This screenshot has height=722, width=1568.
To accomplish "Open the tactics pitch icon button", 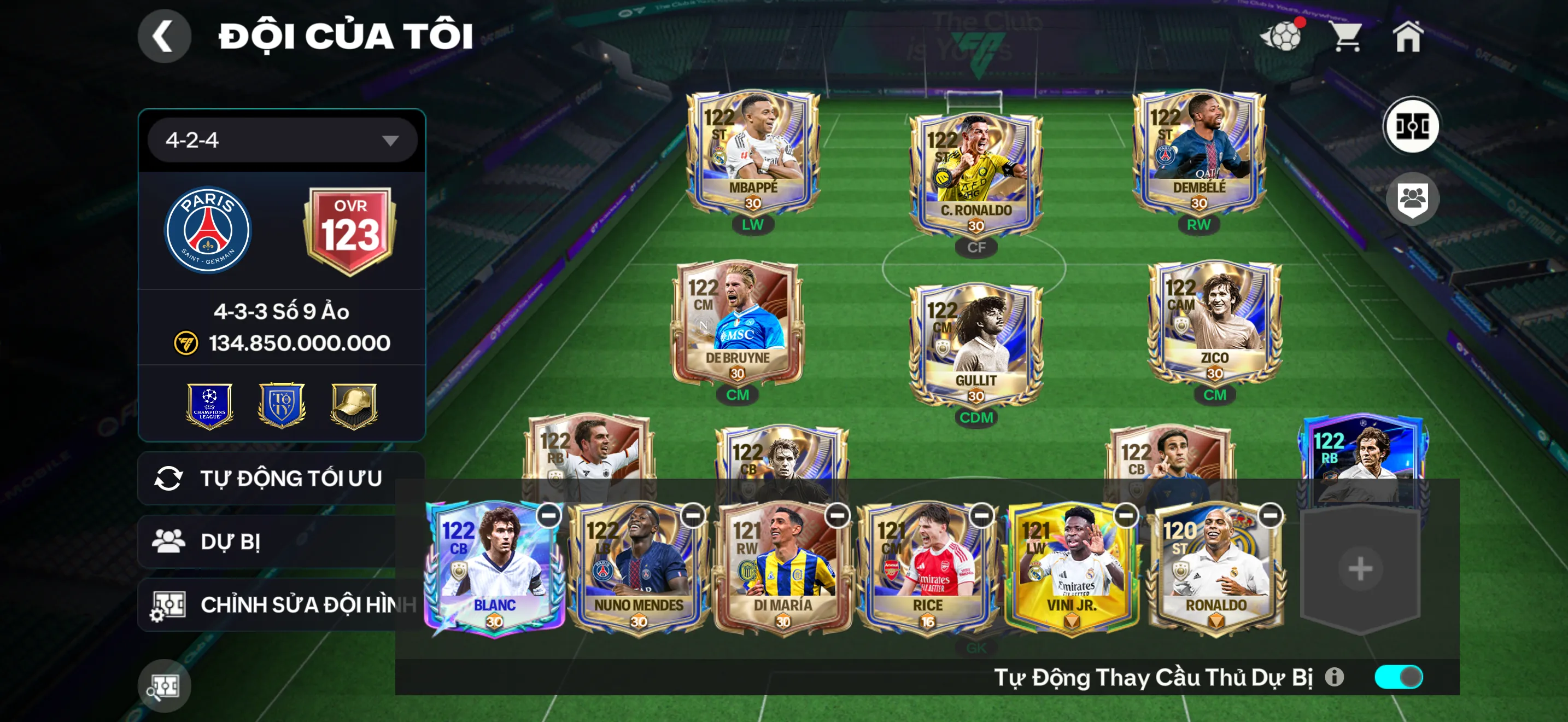I will point(1412,127).
